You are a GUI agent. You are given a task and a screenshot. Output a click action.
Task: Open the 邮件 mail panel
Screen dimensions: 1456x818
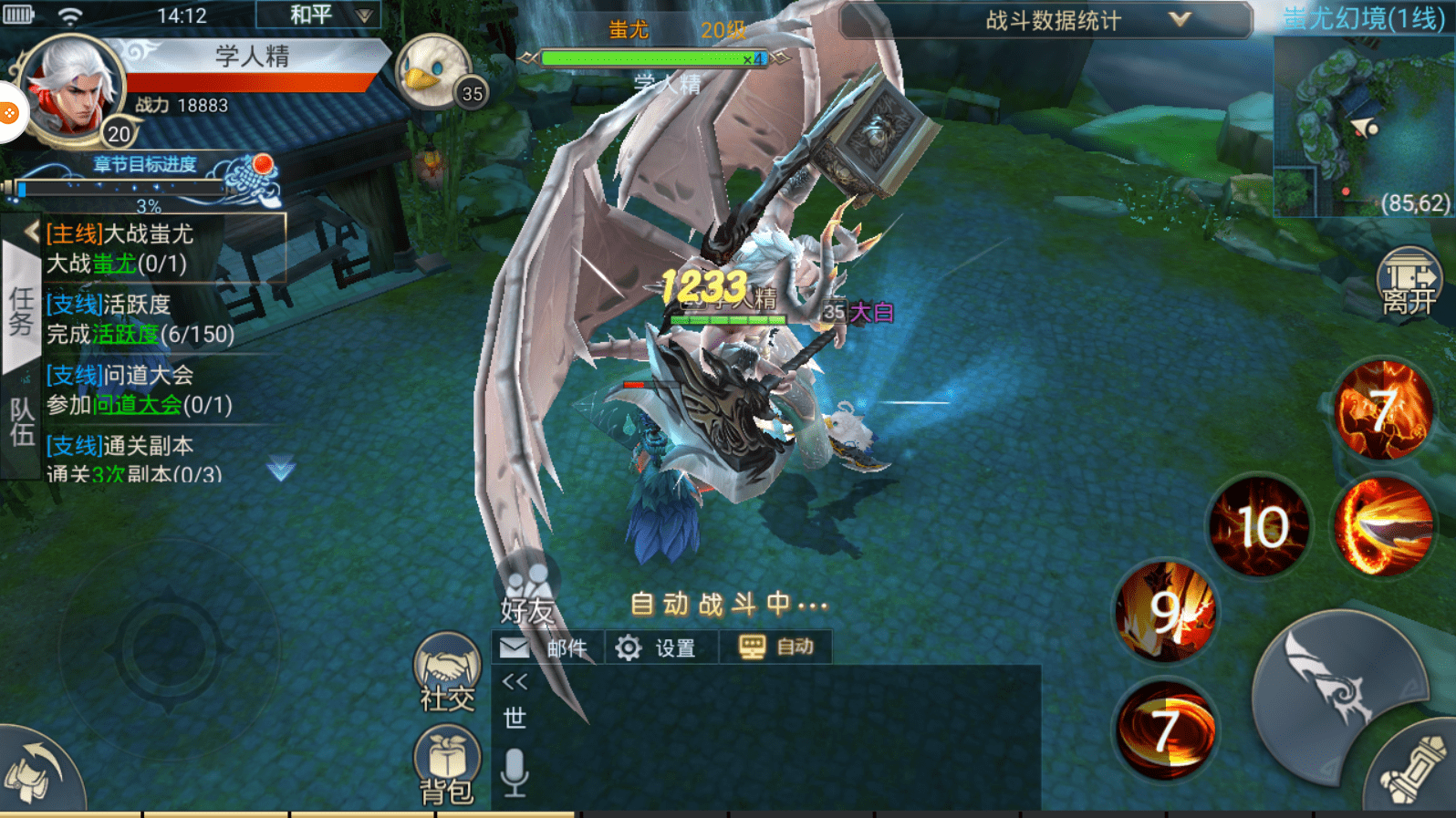tap(545, 647)
